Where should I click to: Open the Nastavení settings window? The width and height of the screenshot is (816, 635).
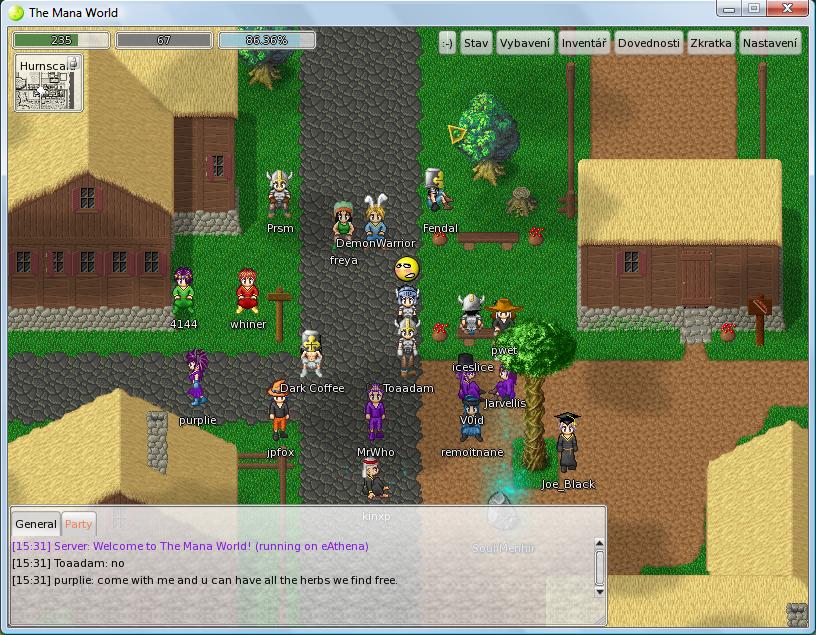[770, 43]
